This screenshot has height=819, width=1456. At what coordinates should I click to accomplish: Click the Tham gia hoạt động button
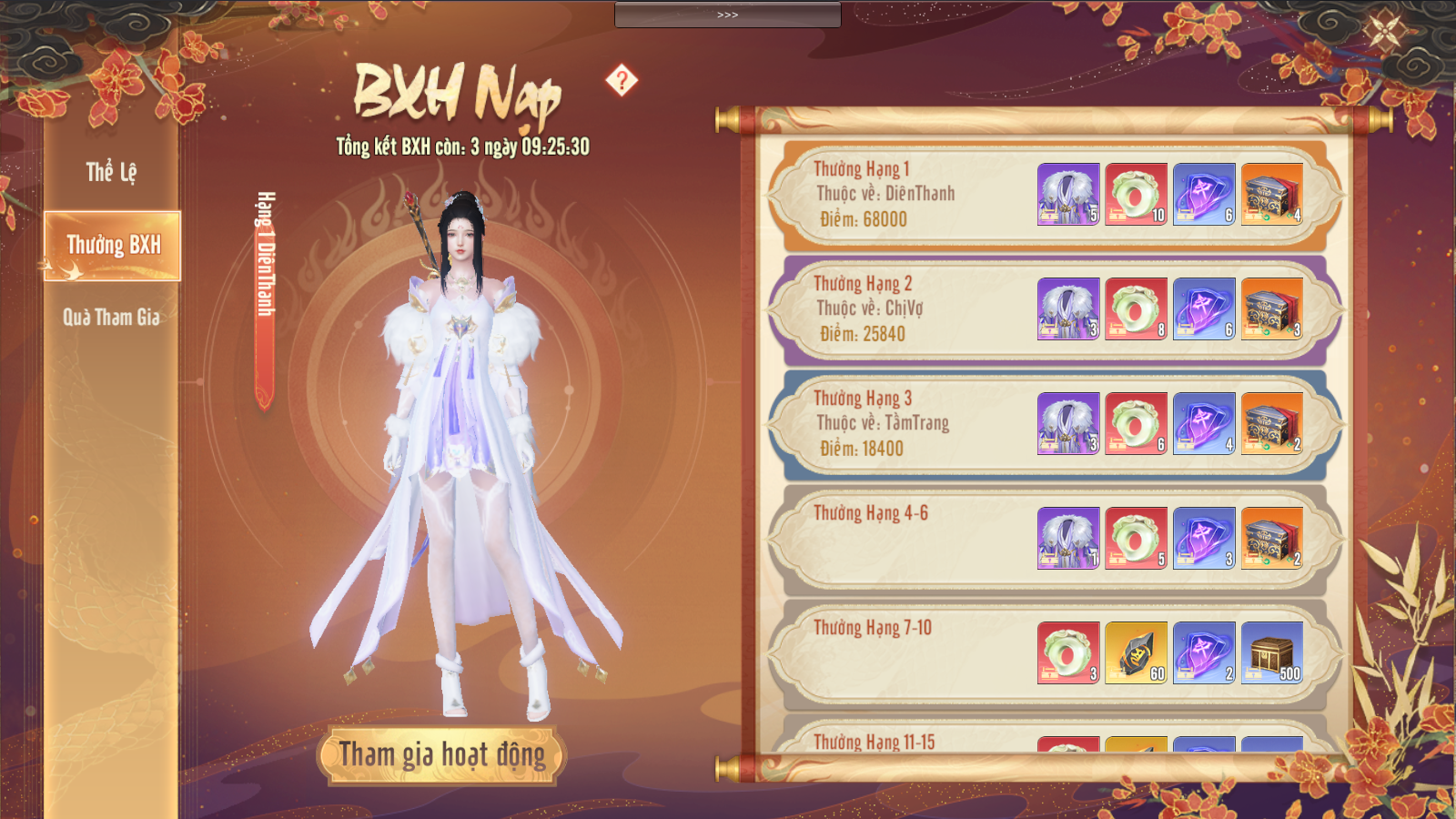[442, 755]
